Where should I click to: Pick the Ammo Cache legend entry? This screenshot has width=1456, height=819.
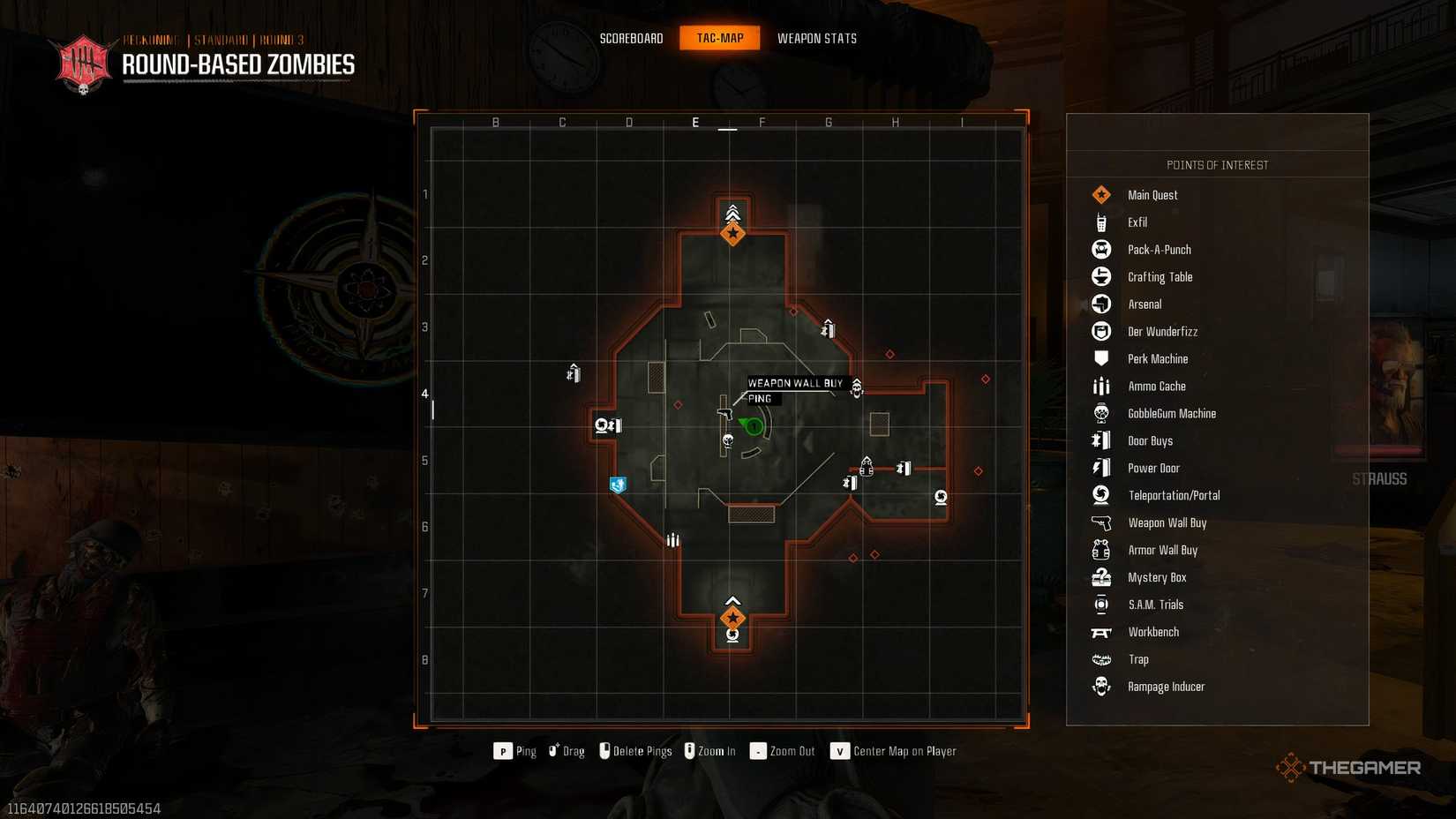1156,387
